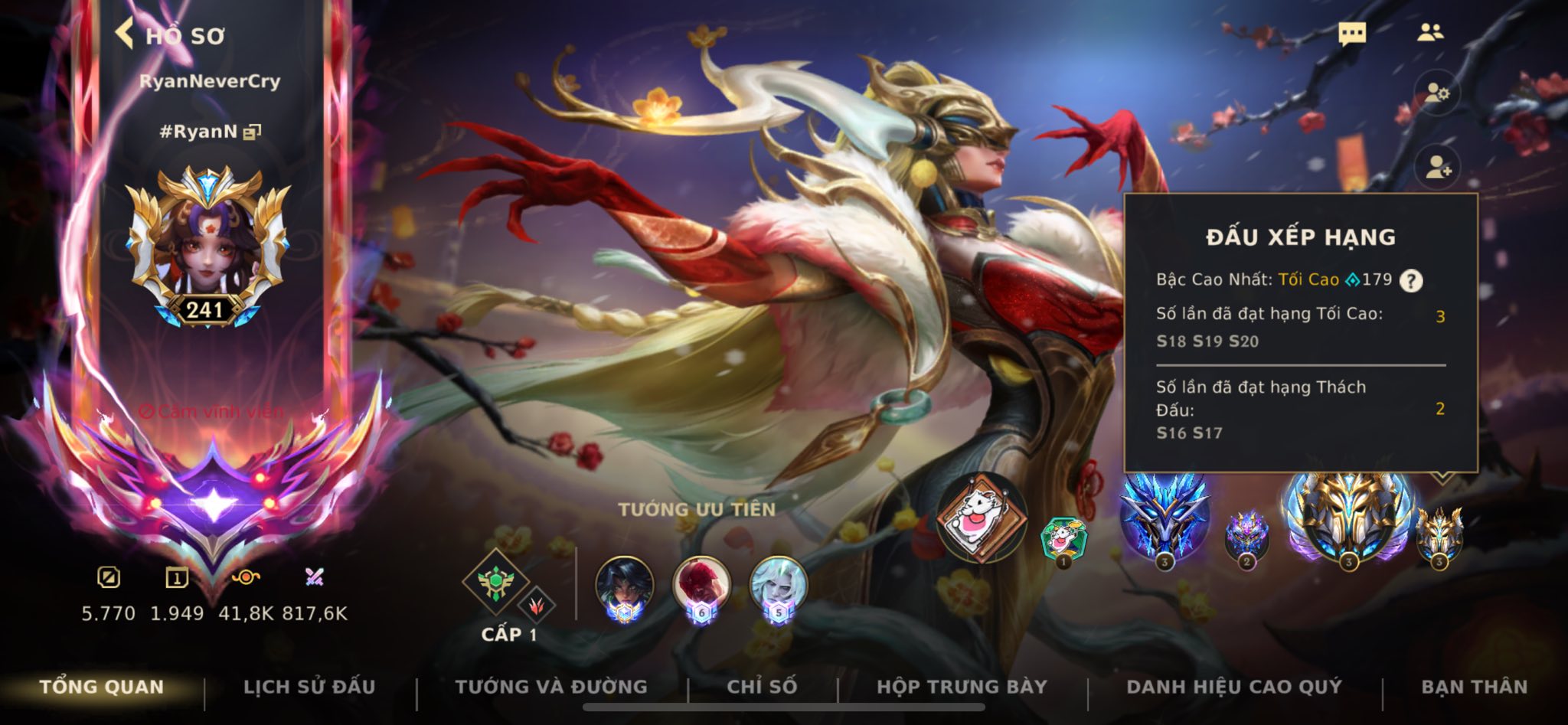
Task: Go back using the Hồ Sơ arrow
Action: [x=126, y=34]
